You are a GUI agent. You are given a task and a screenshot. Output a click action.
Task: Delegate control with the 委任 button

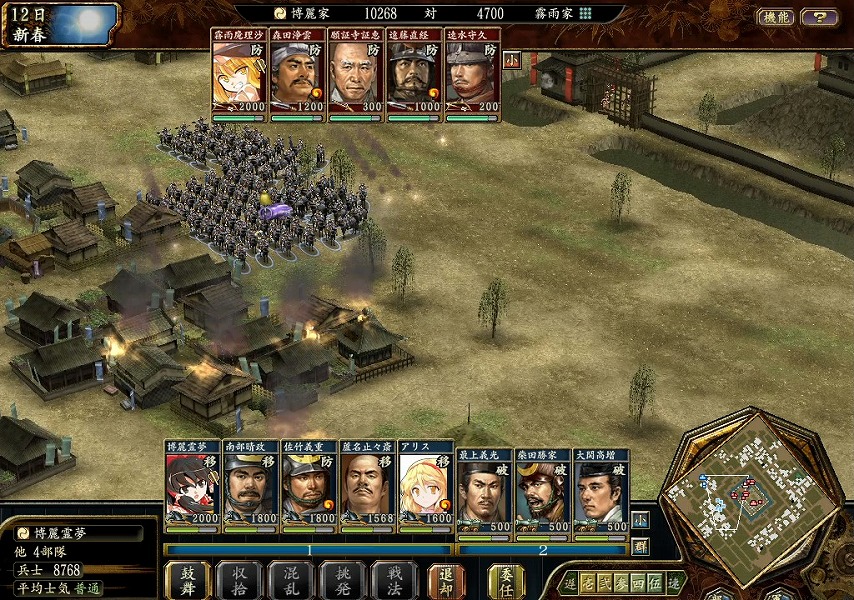coord(506,579)
